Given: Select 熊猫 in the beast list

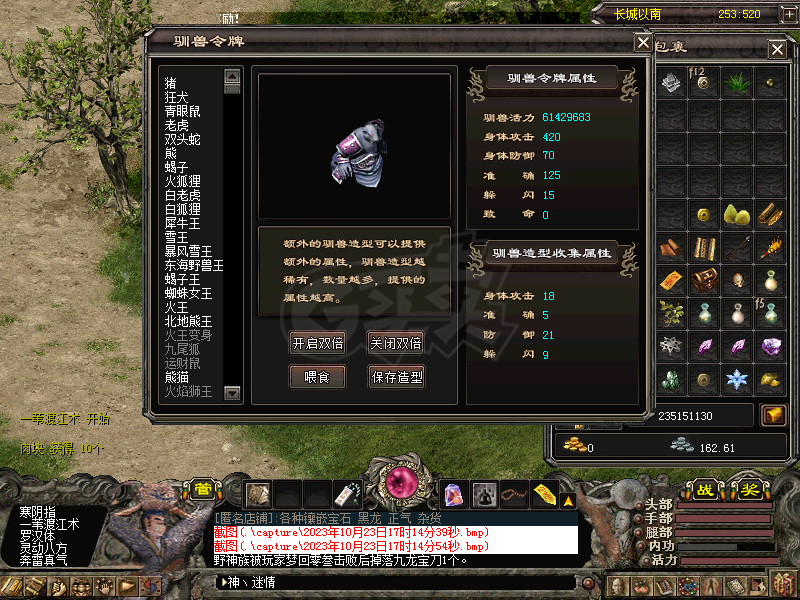Looking at the screenshot, I should [x=177, y=377].
